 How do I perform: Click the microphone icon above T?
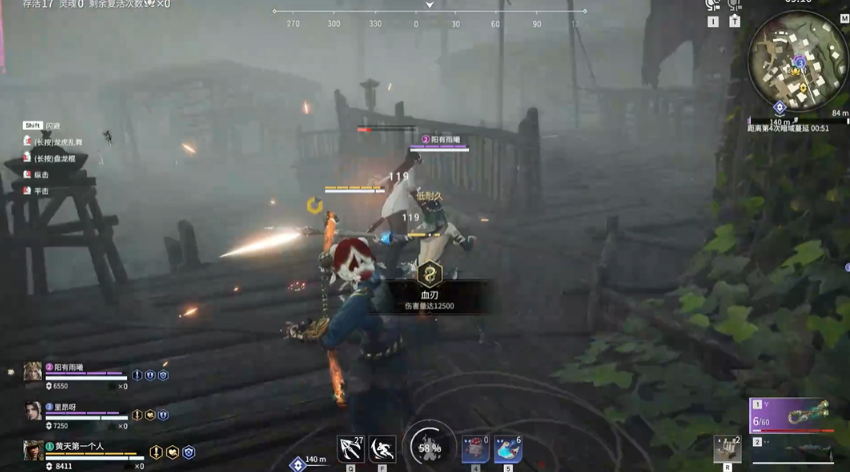(x=734, y=6)
